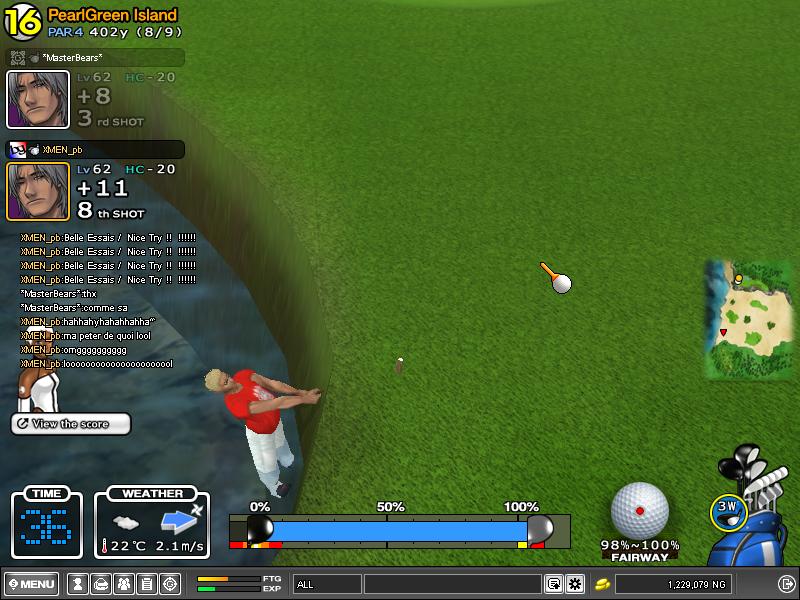The image size is (800, 600).
Task: Select the *MasterBears* player portrait
Action: 38,99
